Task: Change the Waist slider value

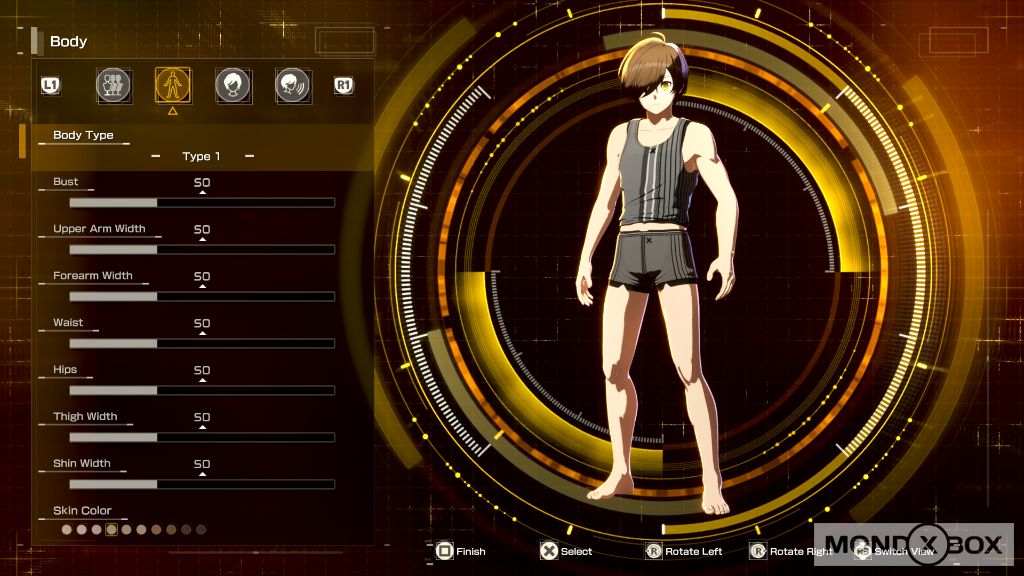Action: tap(201, 344)
